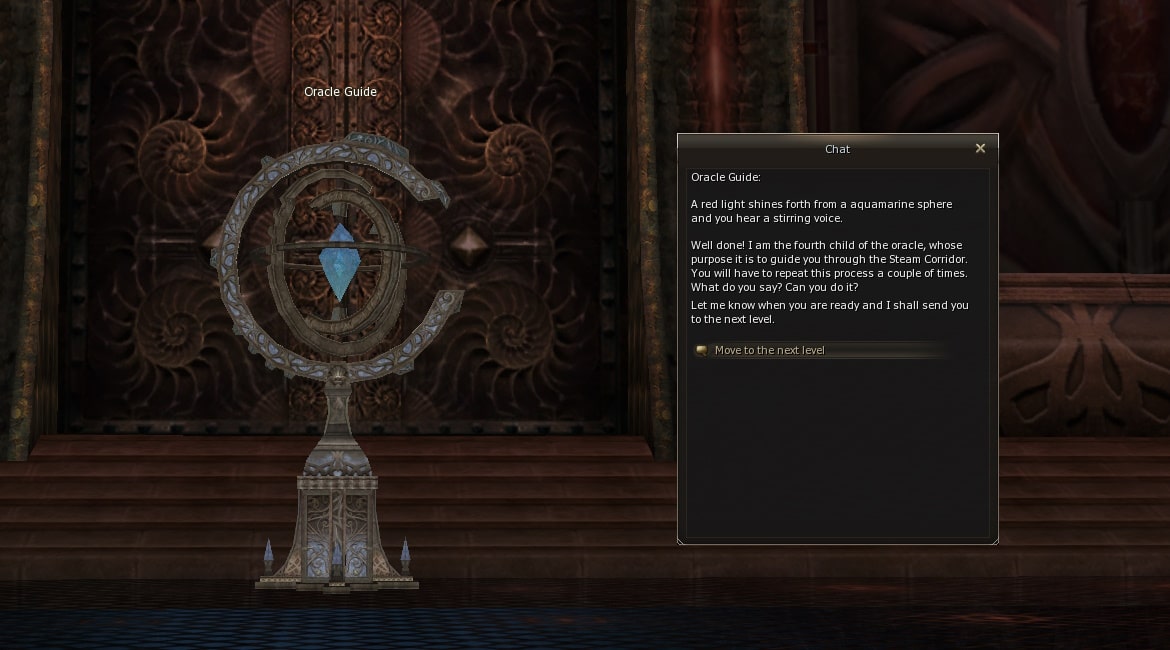The width and height of the screenshot is (1170, 650).
Task: Close the Chat dialogue window
Action: [x=980, y=148]
